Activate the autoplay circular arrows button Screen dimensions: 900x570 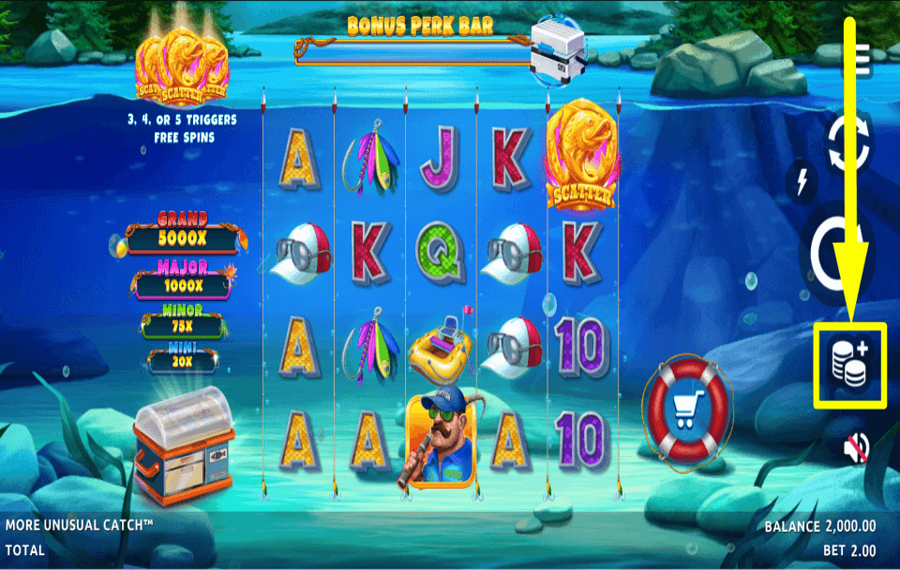[848, 142]
